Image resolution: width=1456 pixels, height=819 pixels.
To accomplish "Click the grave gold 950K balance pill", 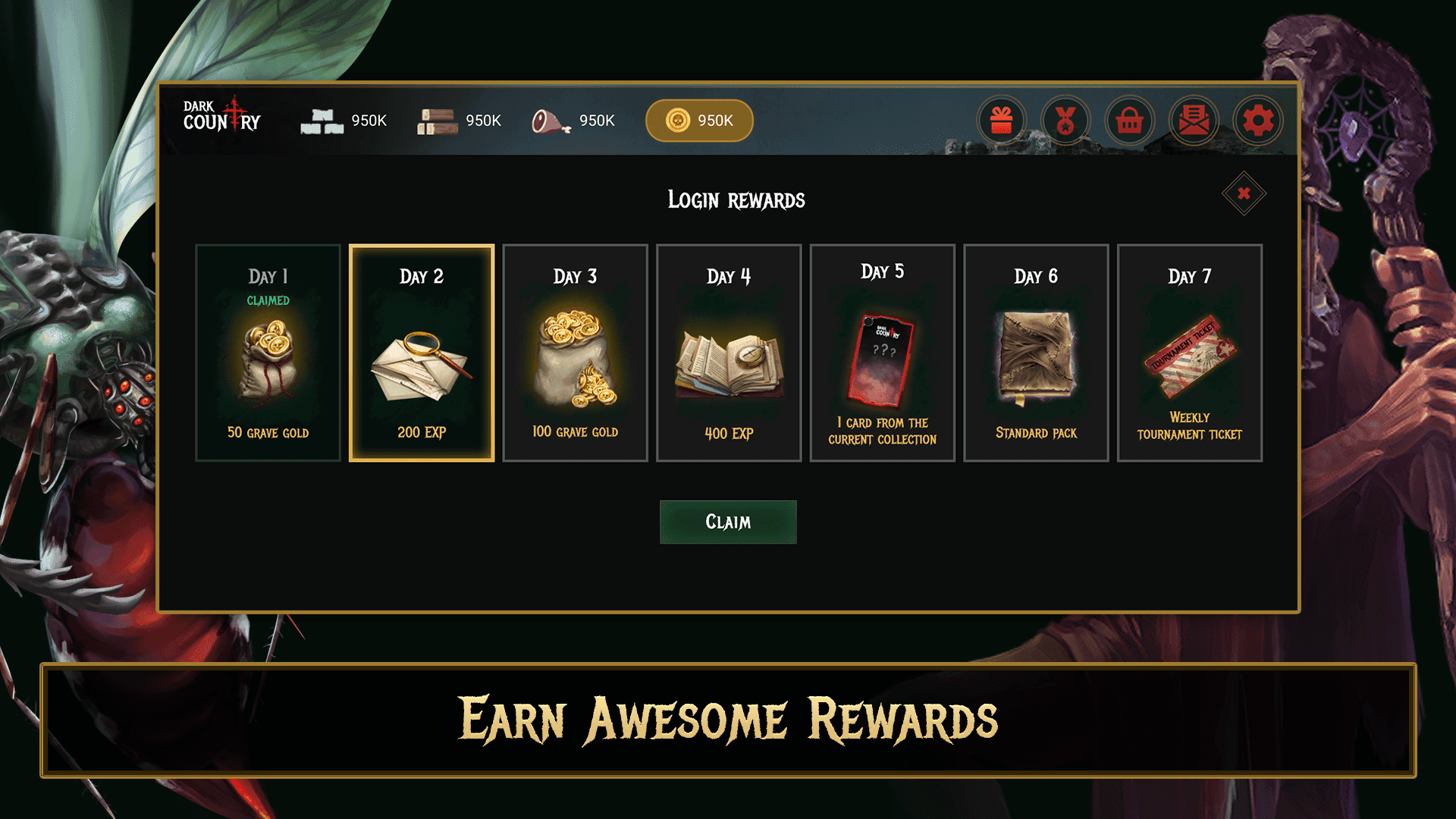I will pos(699,121).
